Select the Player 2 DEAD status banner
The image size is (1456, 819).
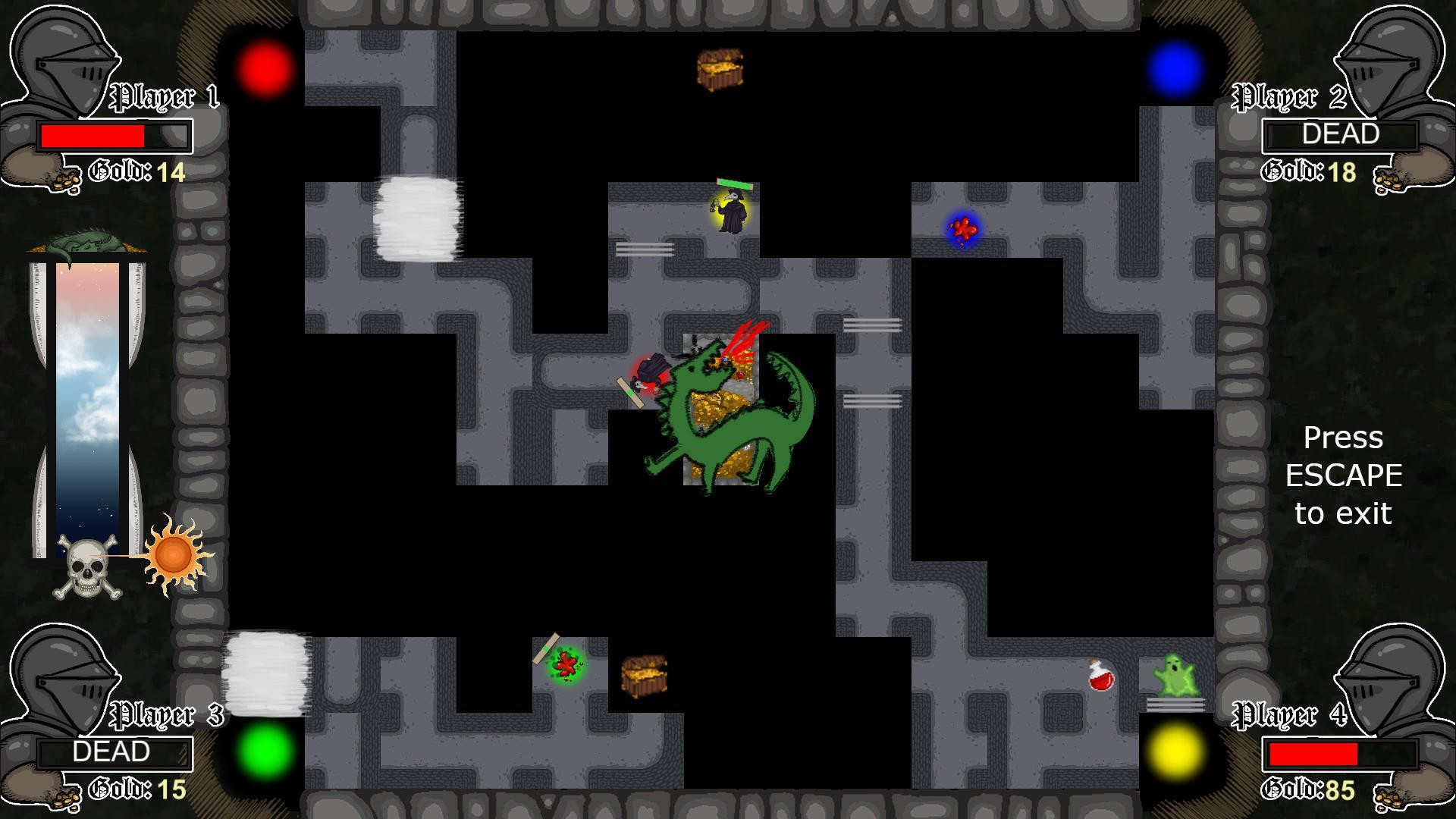point(1339,135)
